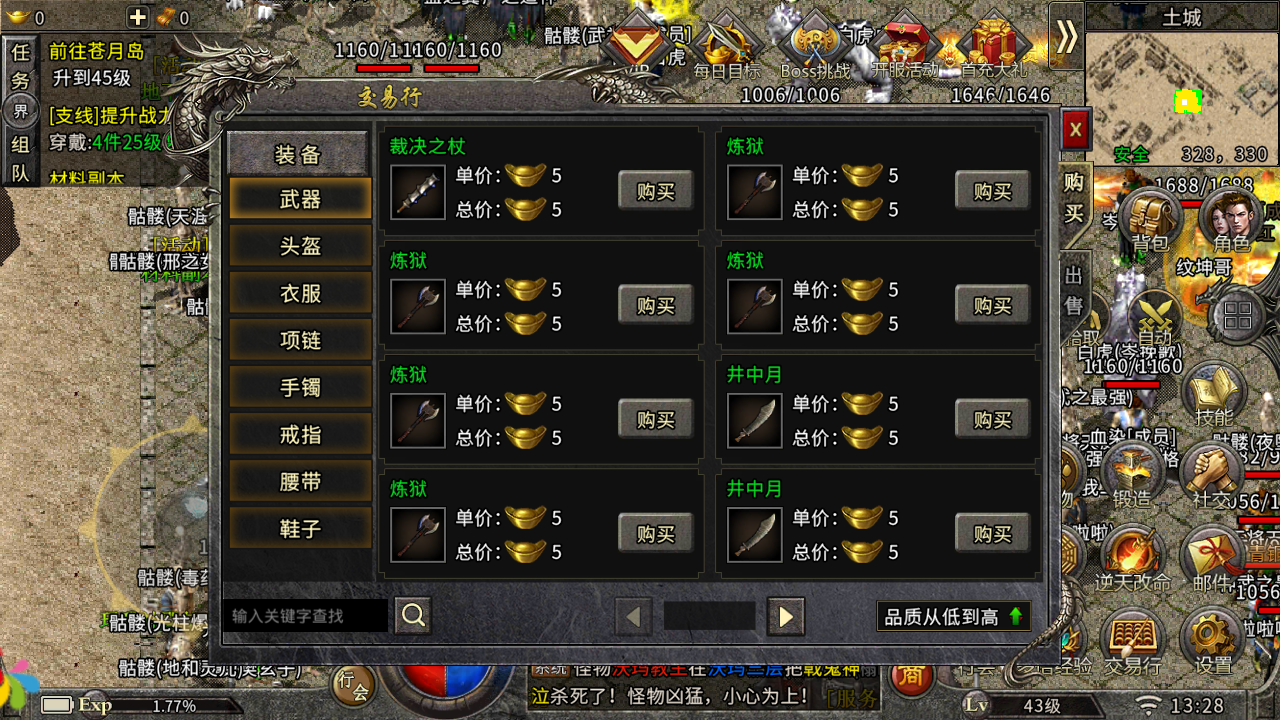Image resolution: width=1280 pixels, height=720 pixels.
Task: Open the 衣服 clothing category
Action: pos(300,293)
